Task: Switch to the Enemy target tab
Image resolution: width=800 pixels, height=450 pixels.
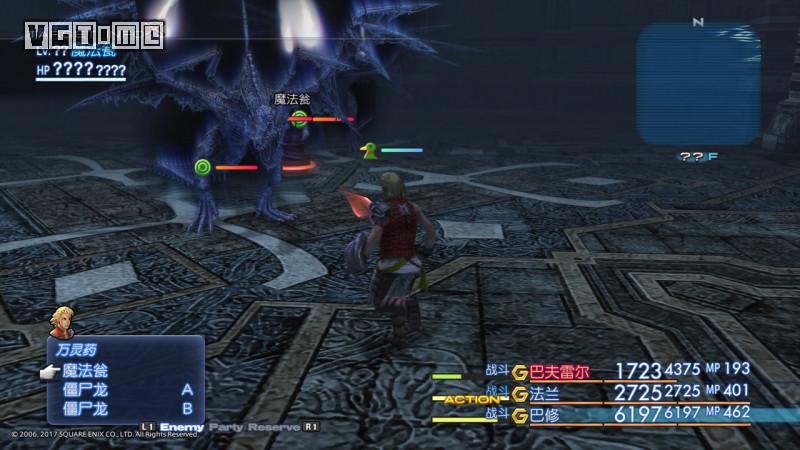Action: (x=181, y=426)
